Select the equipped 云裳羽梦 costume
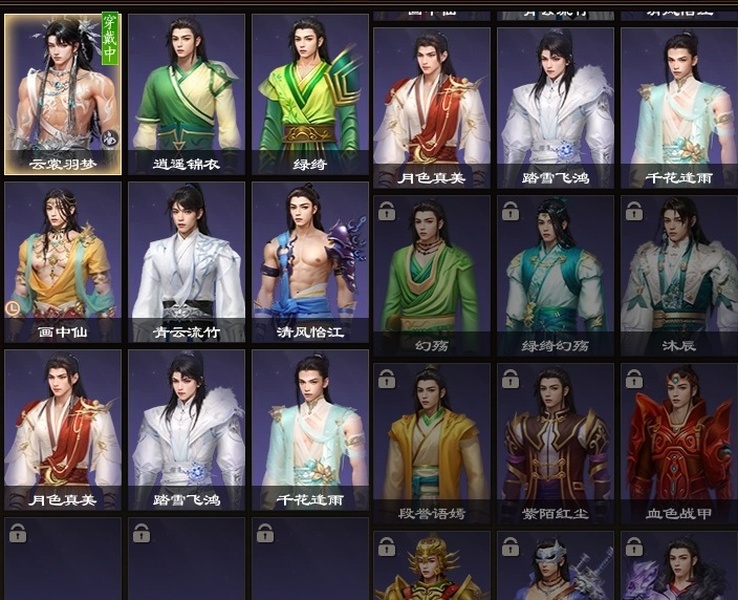 pos(63,94)
